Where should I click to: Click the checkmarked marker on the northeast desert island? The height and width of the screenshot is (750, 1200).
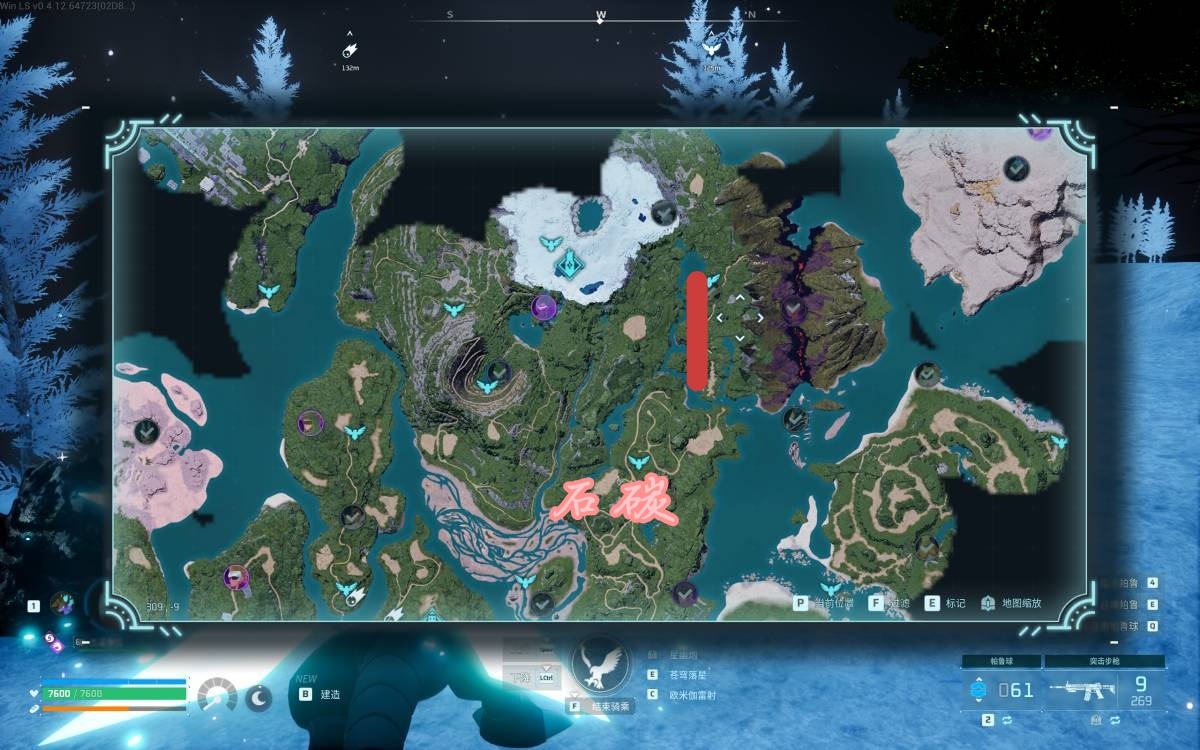(x=1017, y=168)
